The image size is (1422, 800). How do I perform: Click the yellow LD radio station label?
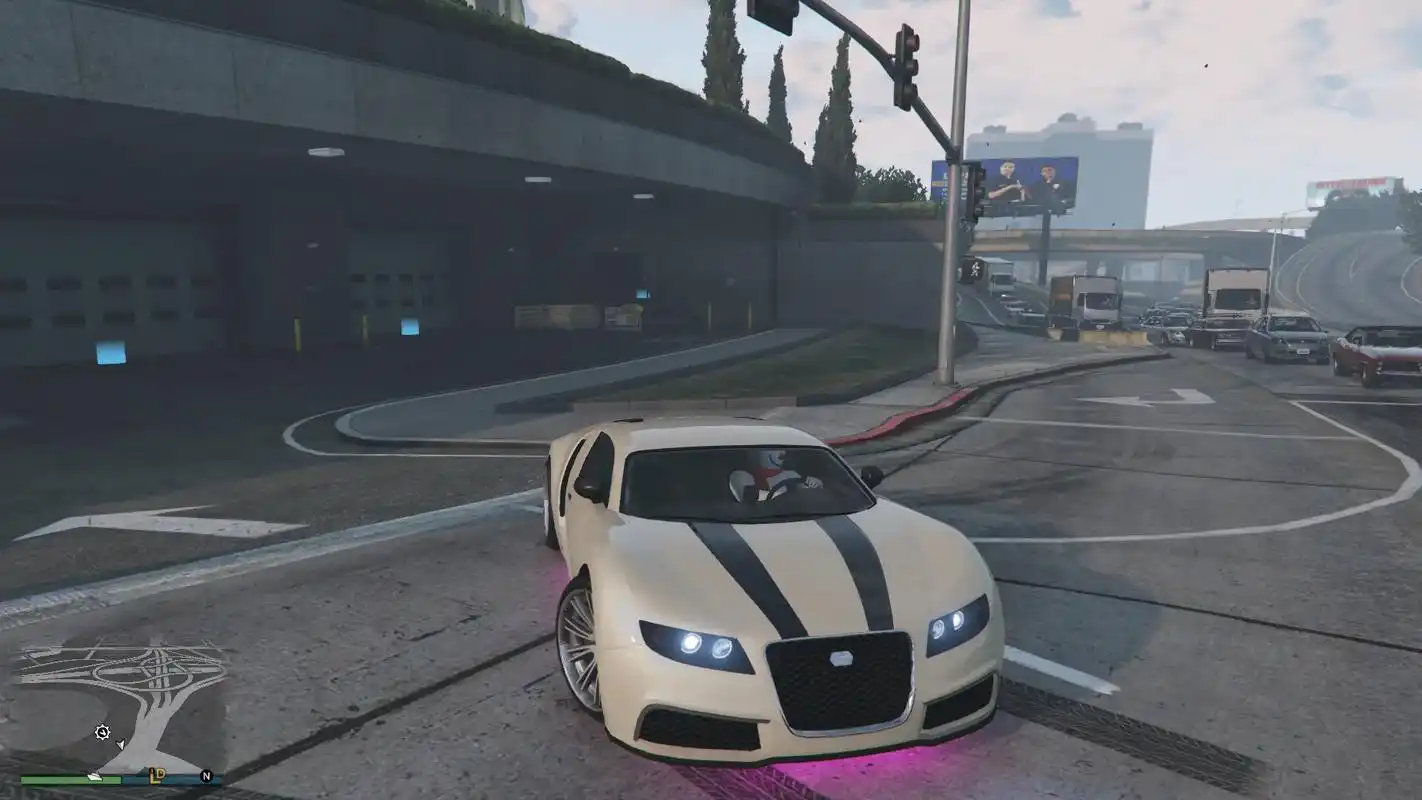coord(158,774)
